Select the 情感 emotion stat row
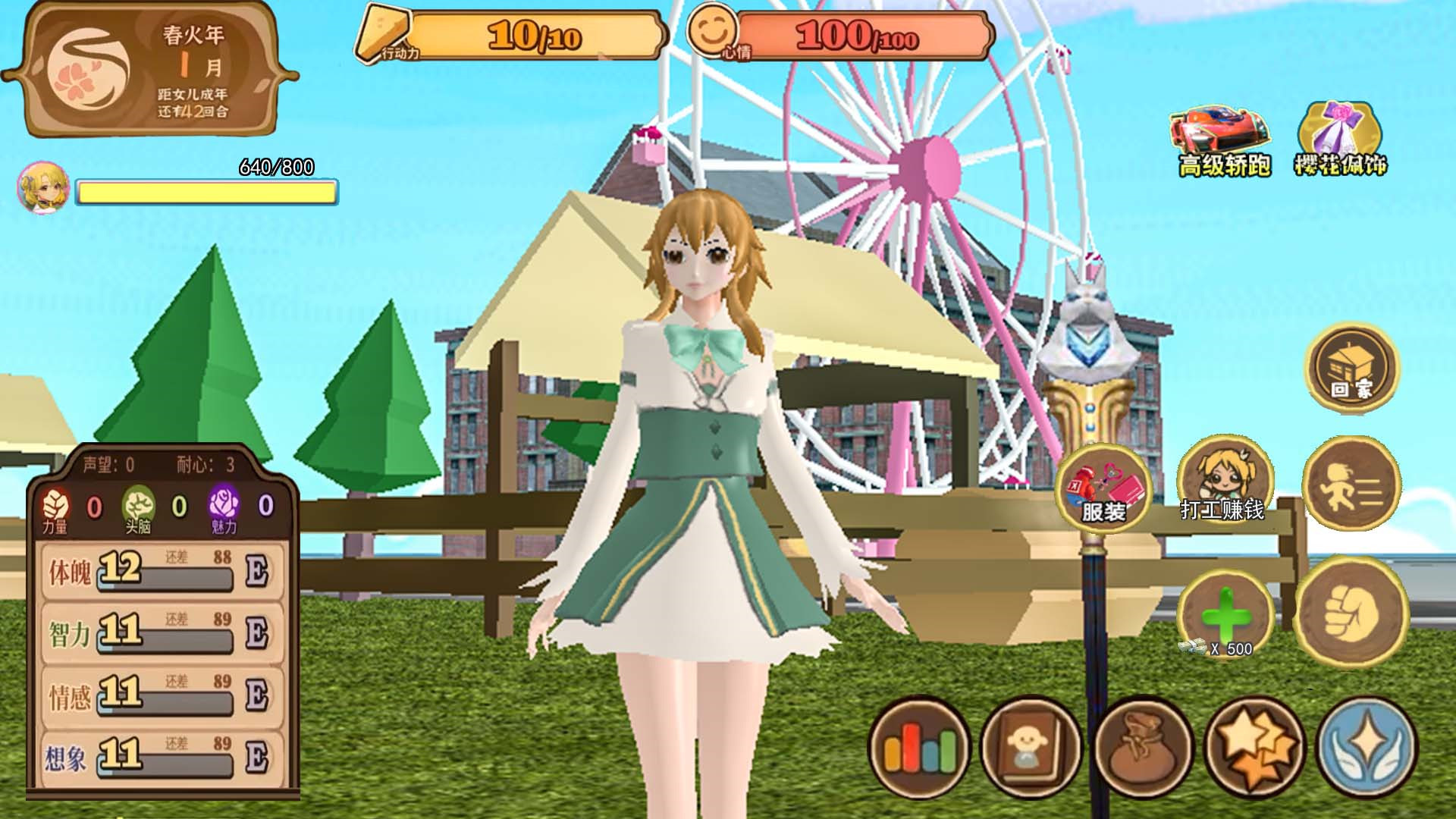This screenshot has width=1456, height=819. pyautogui.click(x=162, y=695)
